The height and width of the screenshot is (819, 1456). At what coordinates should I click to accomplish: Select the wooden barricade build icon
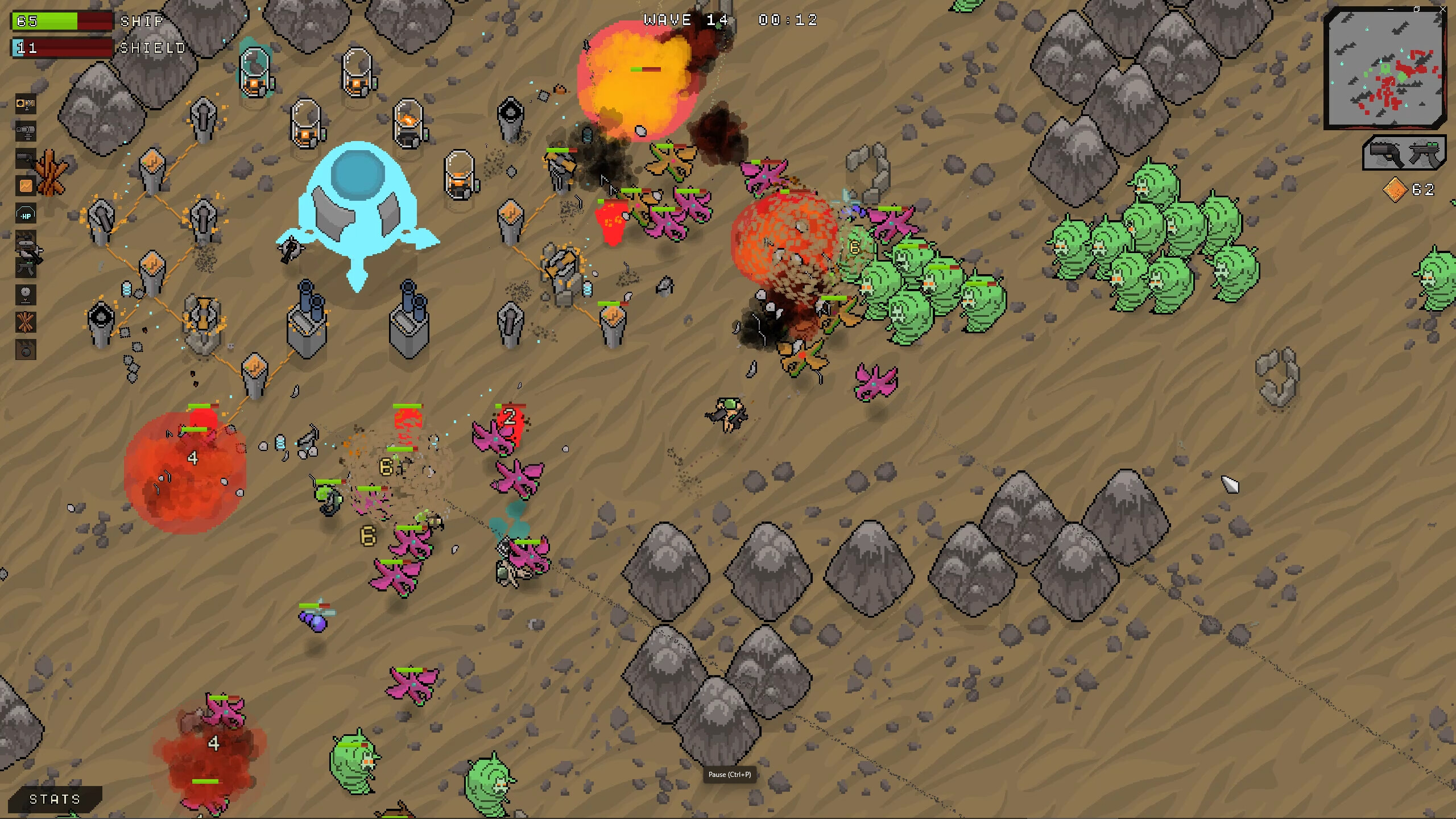point(26,321)
